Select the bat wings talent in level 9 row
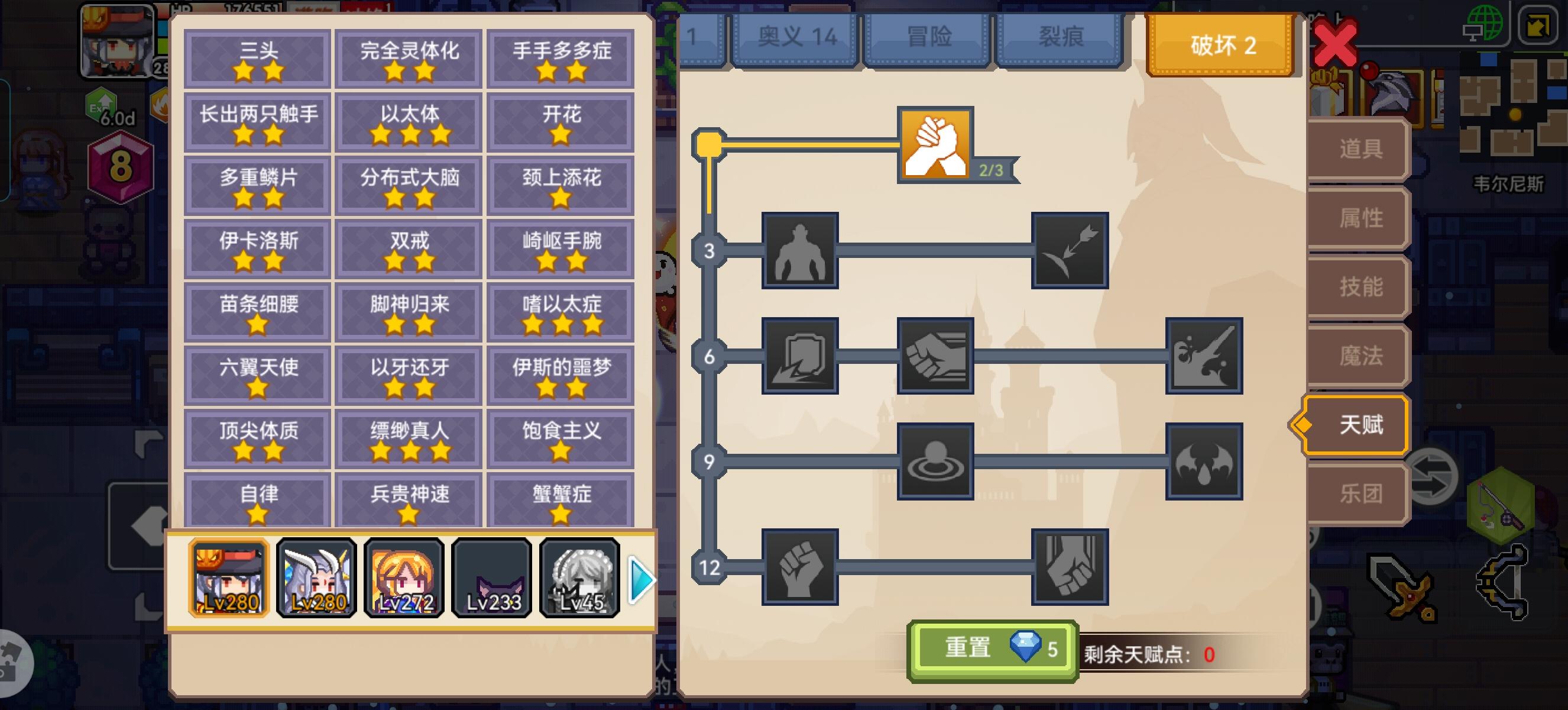 1203,463
